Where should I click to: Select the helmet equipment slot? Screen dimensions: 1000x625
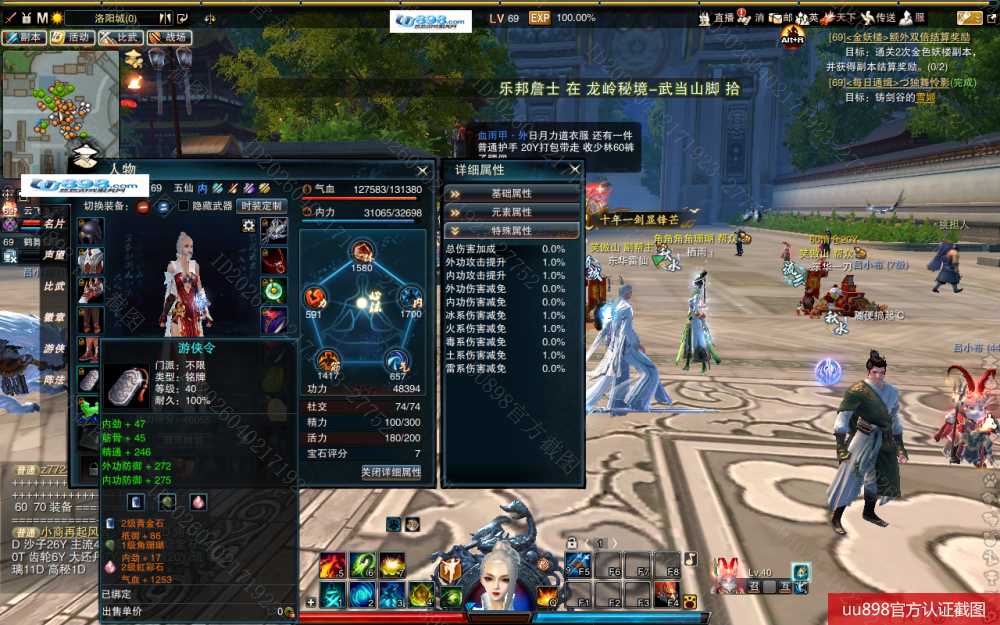[91, 230]
